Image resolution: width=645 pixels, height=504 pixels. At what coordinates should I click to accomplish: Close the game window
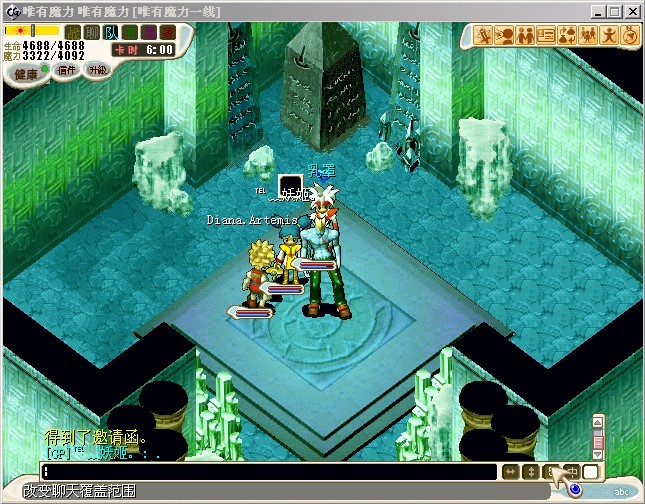(x=634, y=11)
